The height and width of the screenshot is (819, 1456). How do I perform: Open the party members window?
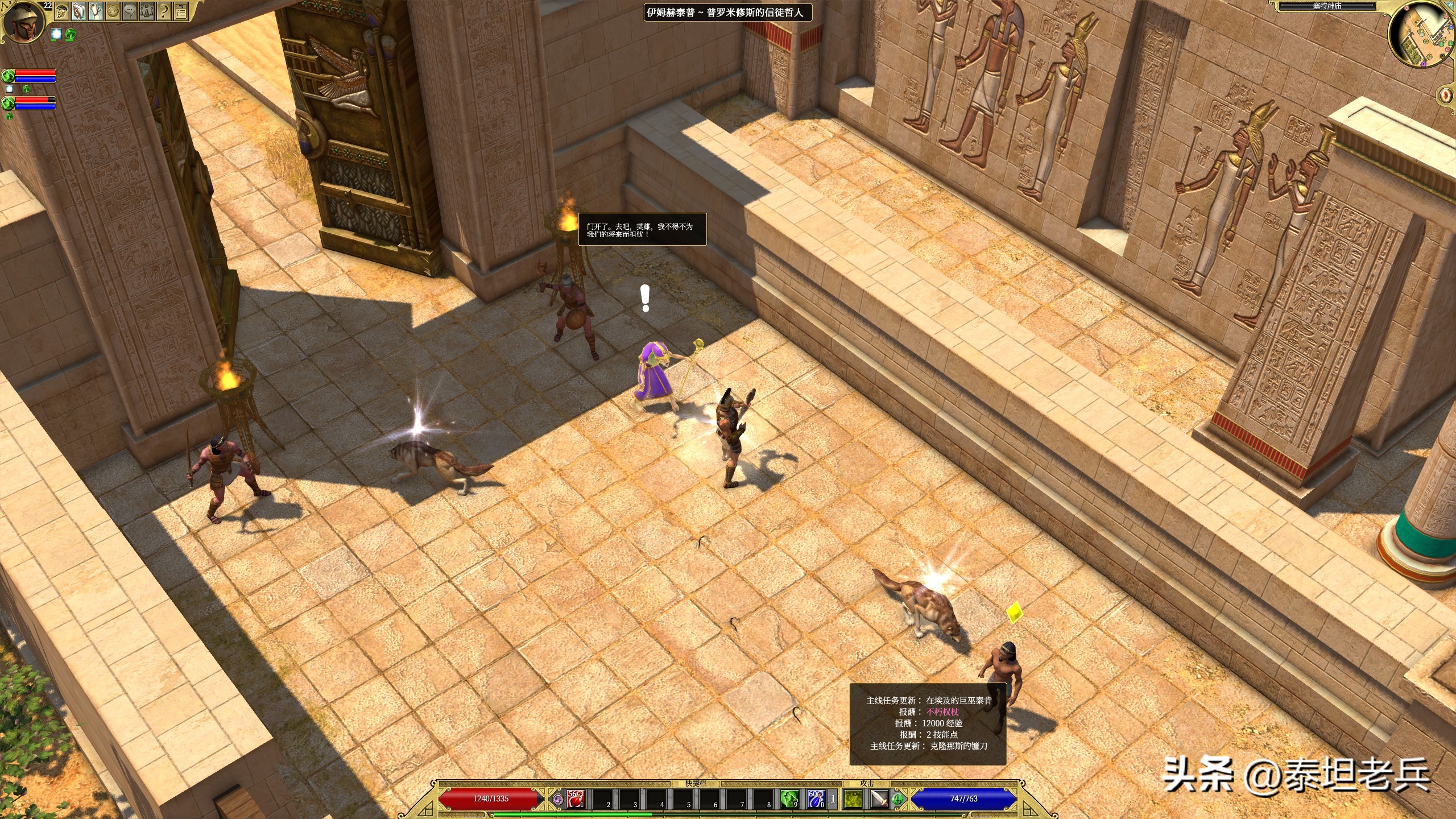[x=147, y=11]
